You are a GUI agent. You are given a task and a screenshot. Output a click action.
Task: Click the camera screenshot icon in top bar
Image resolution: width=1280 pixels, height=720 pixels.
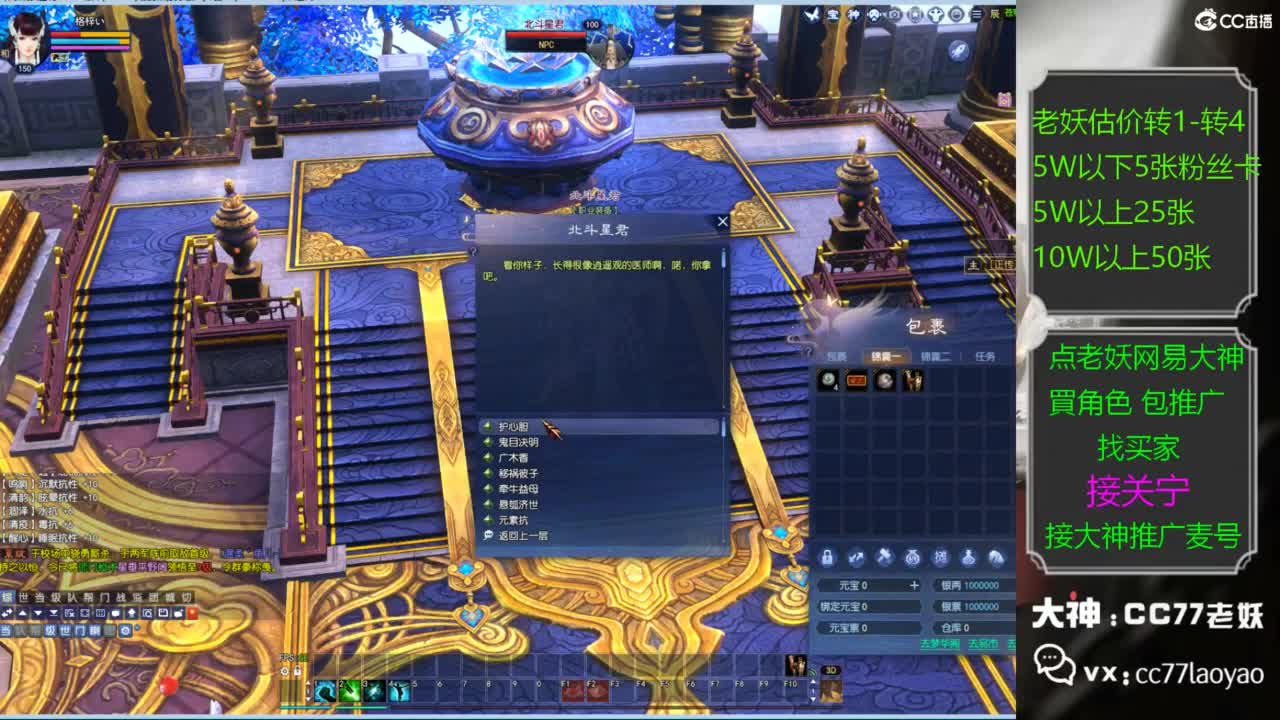click(896, 14)
